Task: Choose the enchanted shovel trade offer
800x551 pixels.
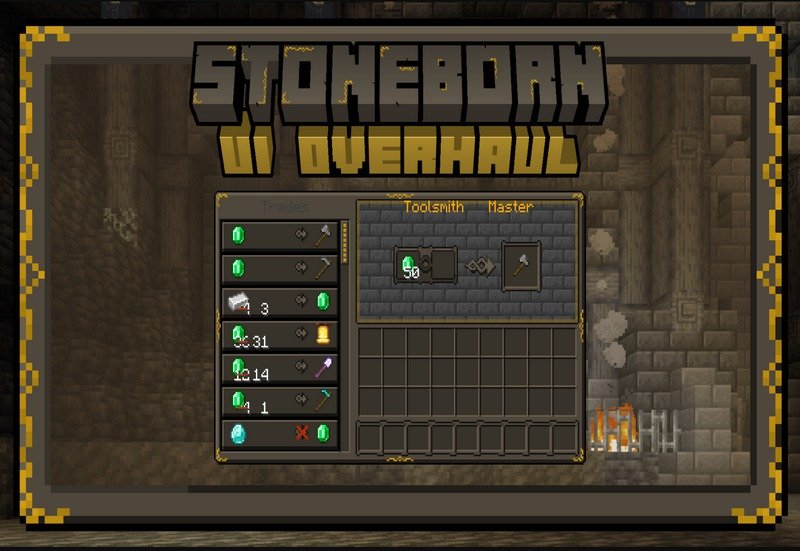Action: coord(280,368)
